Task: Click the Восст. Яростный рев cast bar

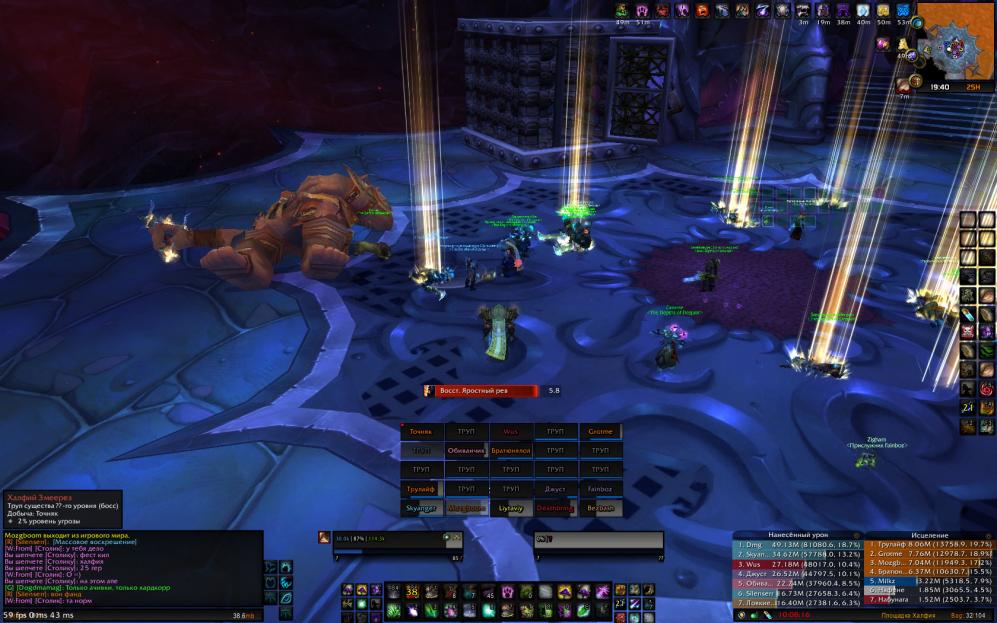Action: [x=486, y=391]
